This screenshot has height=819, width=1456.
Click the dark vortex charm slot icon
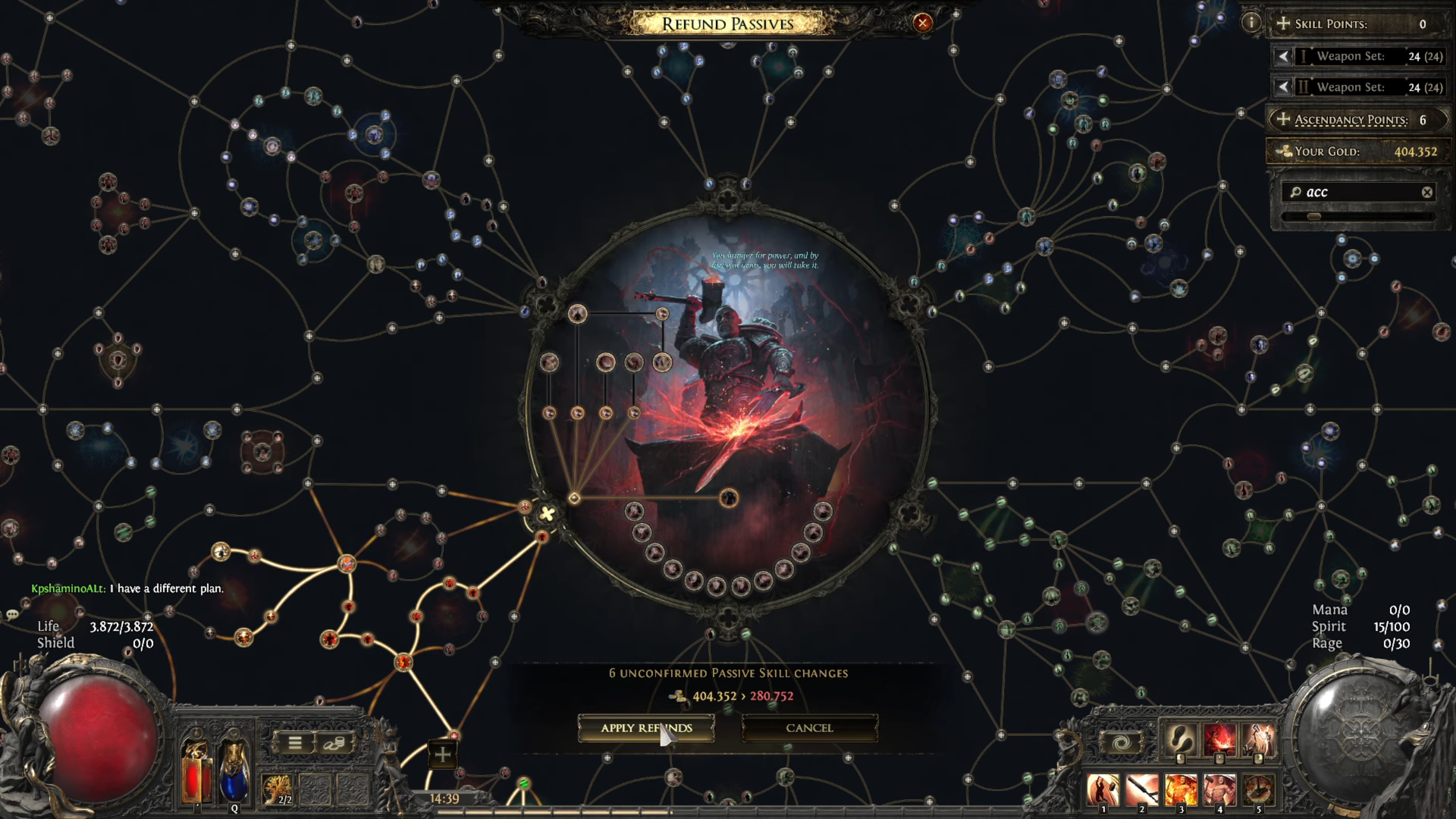(1124, 741)
